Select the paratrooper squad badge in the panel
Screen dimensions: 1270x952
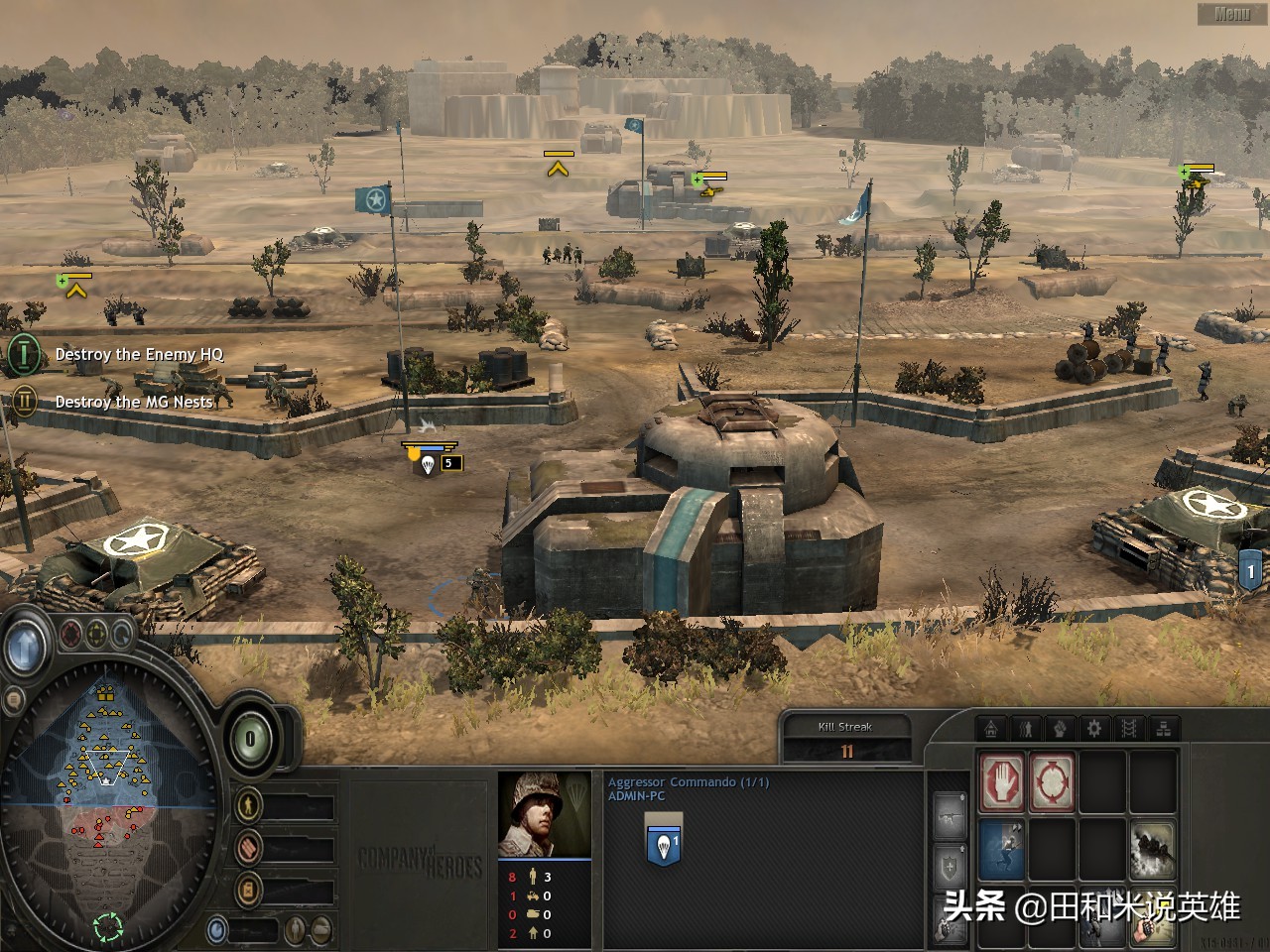coord(664,840)
